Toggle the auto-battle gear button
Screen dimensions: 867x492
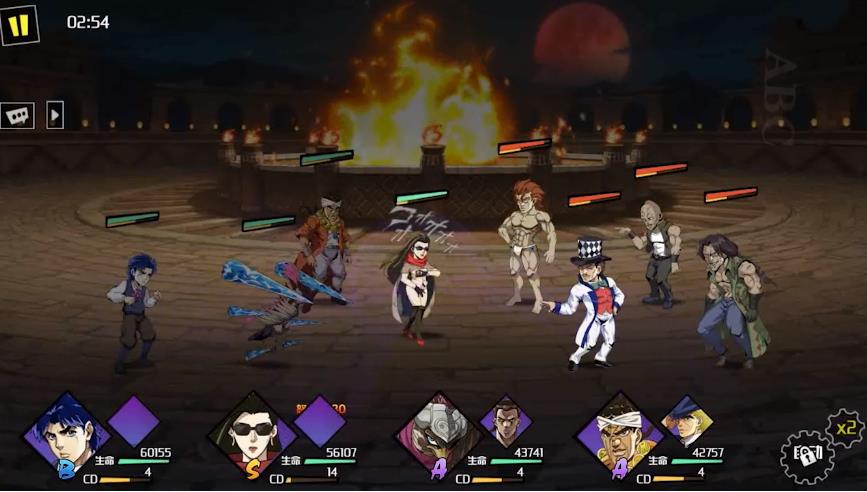tap(807, 456)
